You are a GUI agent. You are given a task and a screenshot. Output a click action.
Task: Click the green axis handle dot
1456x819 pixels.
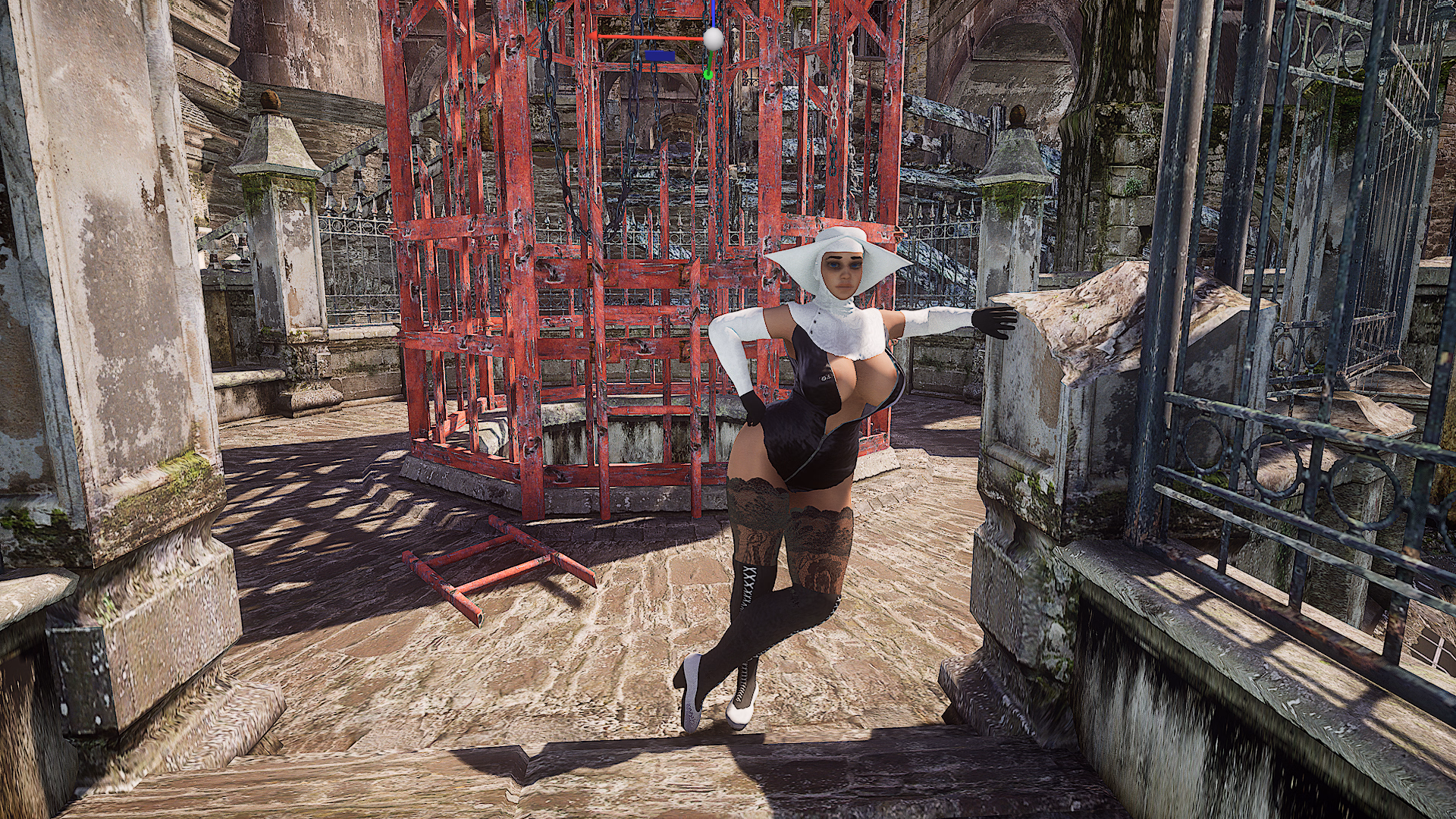click(x=708, y=74)
